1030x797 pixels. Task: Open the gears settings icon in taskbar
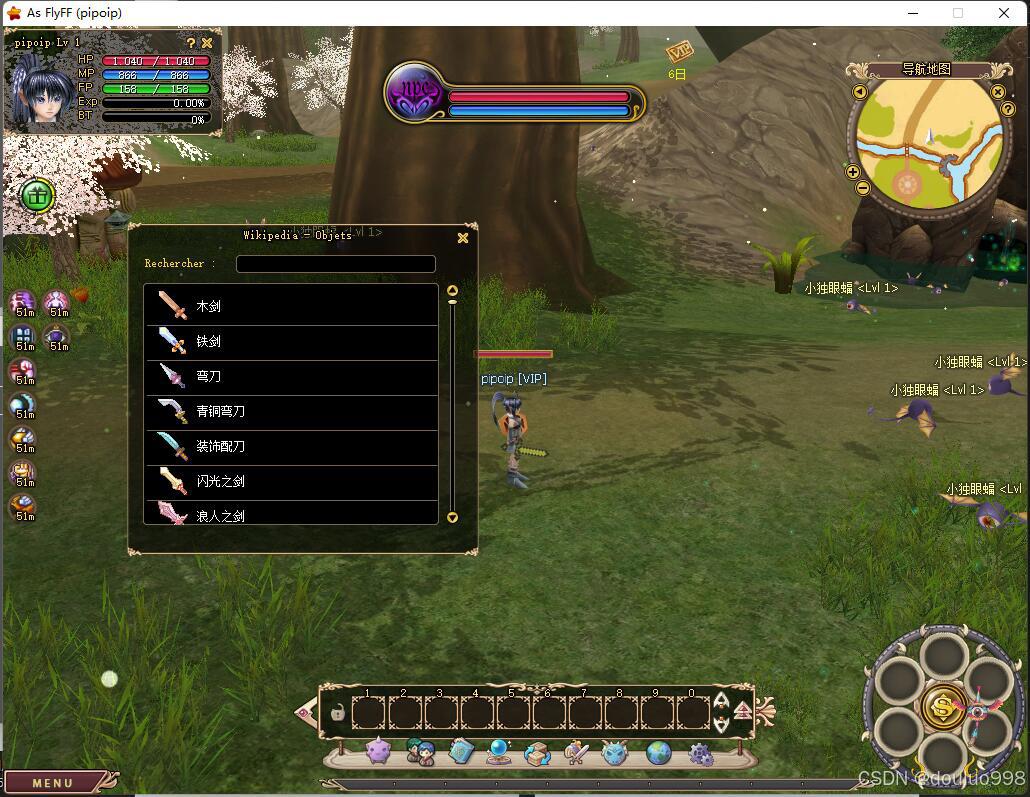tap(701, 753)
